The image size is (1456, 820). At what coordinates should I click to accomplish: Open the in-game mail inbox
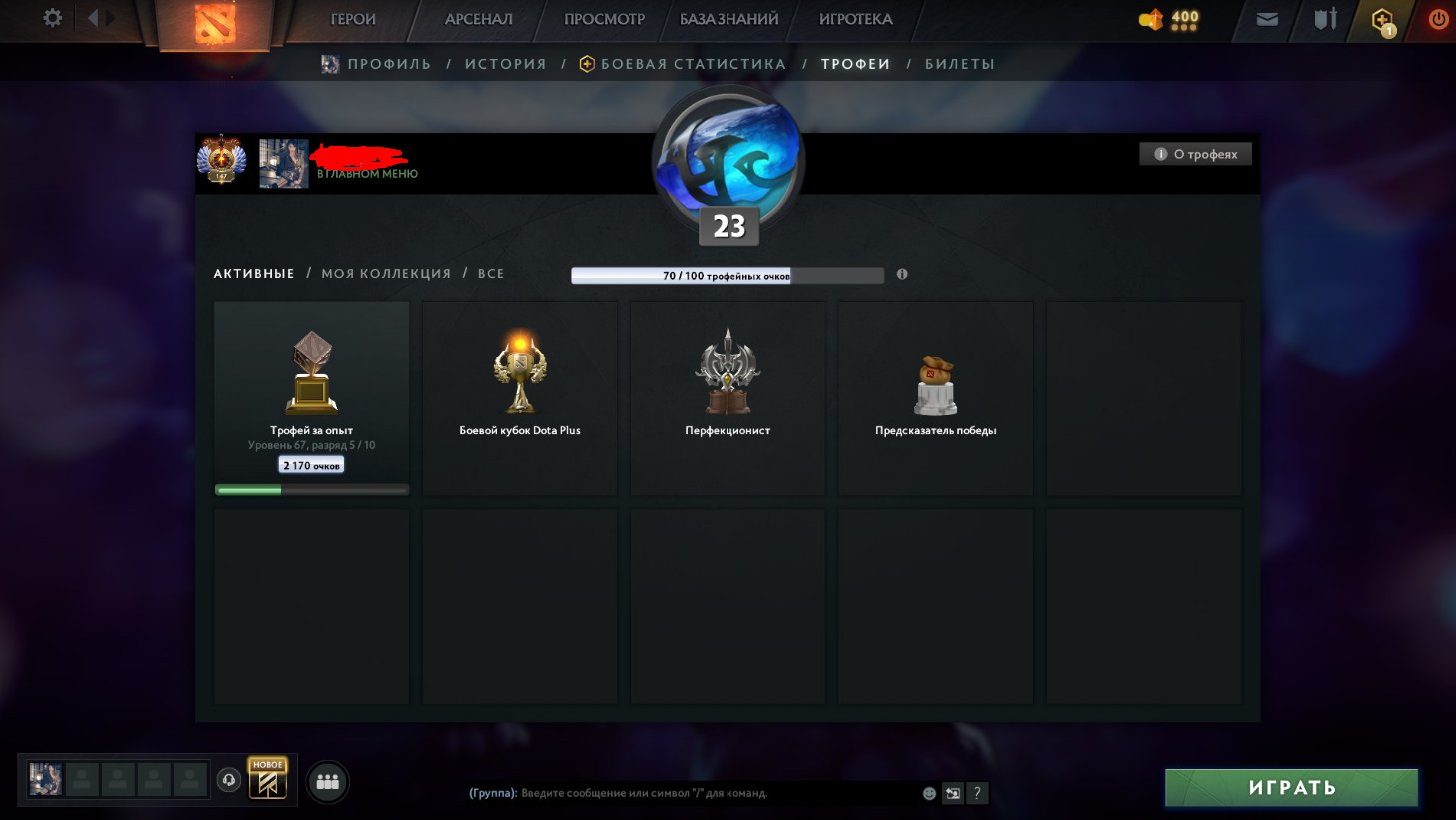click(1266, 18)
